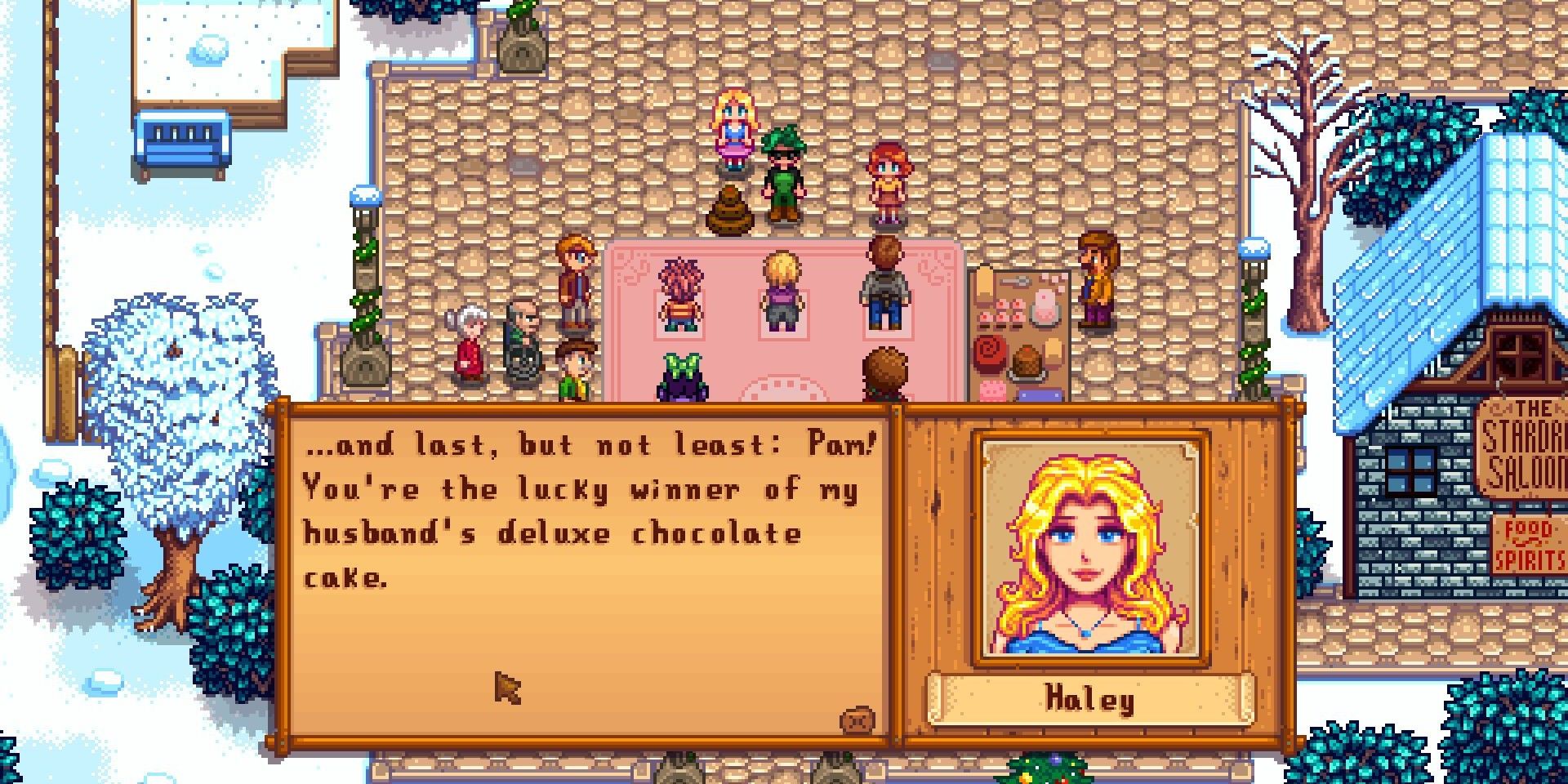The width and height of the screenshot is (1568, 784).
Task: Click the butterfly bow on the purple-clad villager
Action: tap(682, 363)
